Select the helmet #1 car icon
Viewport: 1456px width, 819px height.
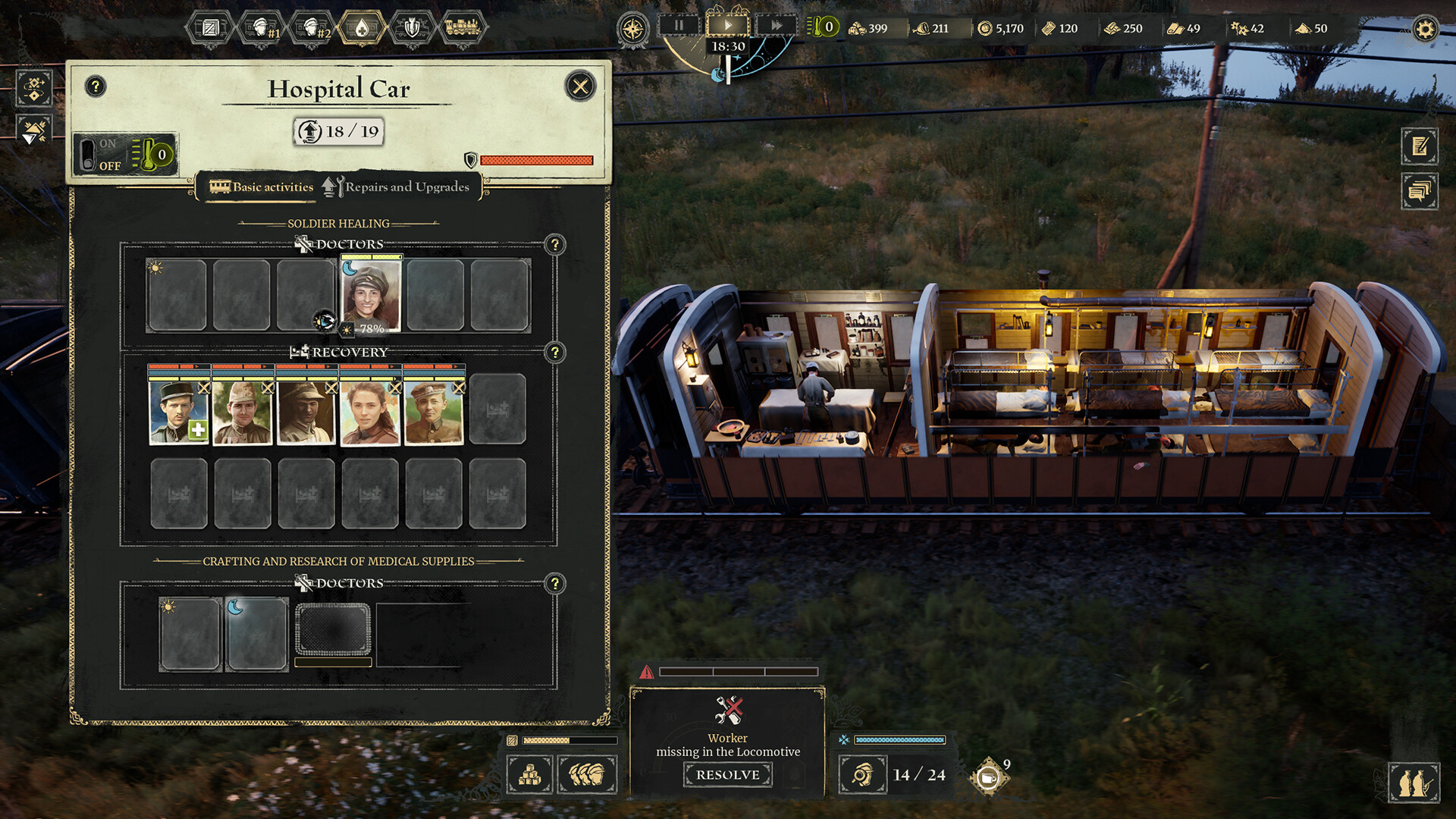click(262, 29)
